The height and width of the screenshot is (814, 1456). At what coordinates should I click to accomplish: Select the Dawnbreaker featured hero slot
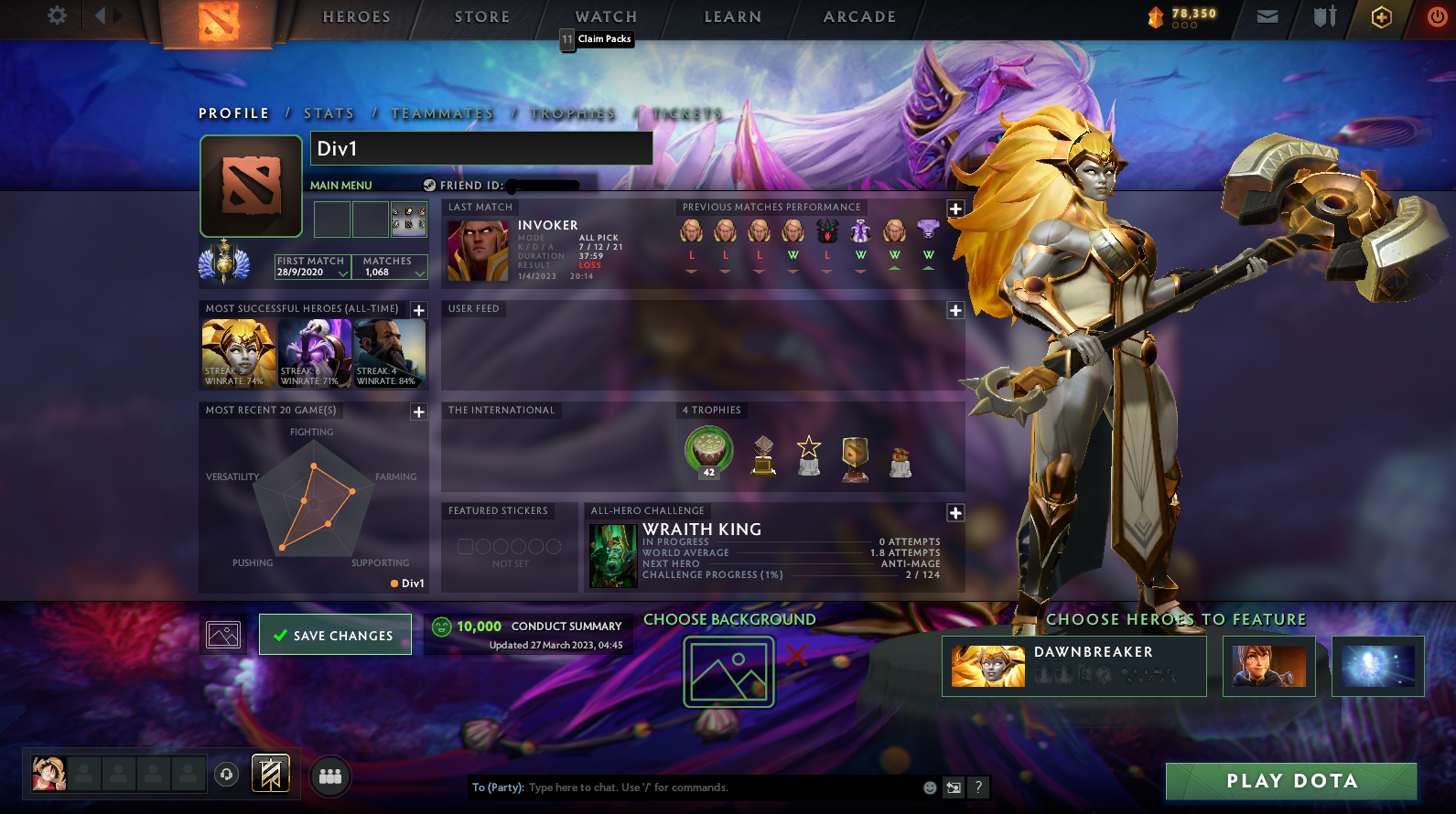[1073, 666]
